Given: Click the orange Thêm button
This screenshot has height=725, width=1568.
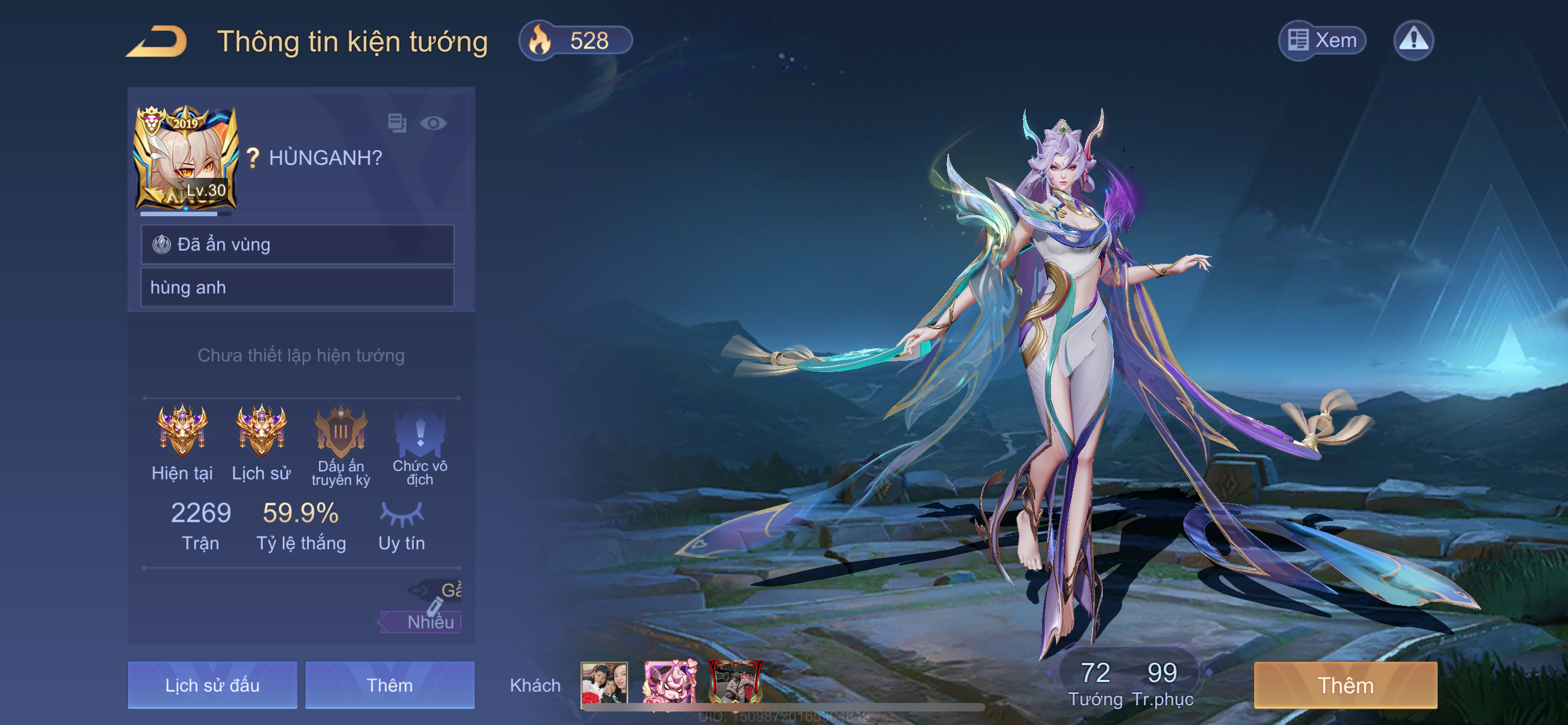Looking at the screenshot, I should 1345,685.
